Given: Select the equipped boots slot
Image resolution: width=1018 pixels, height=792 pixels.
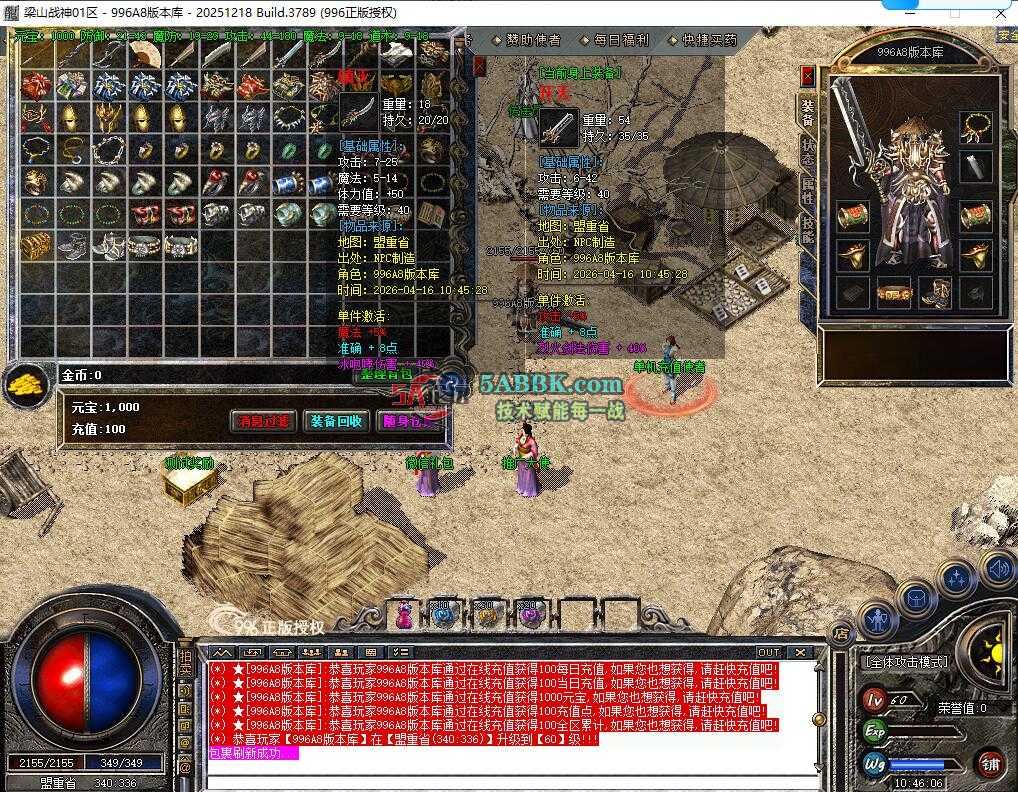Looking at the screenshot, I should click(x=935, y=292).
